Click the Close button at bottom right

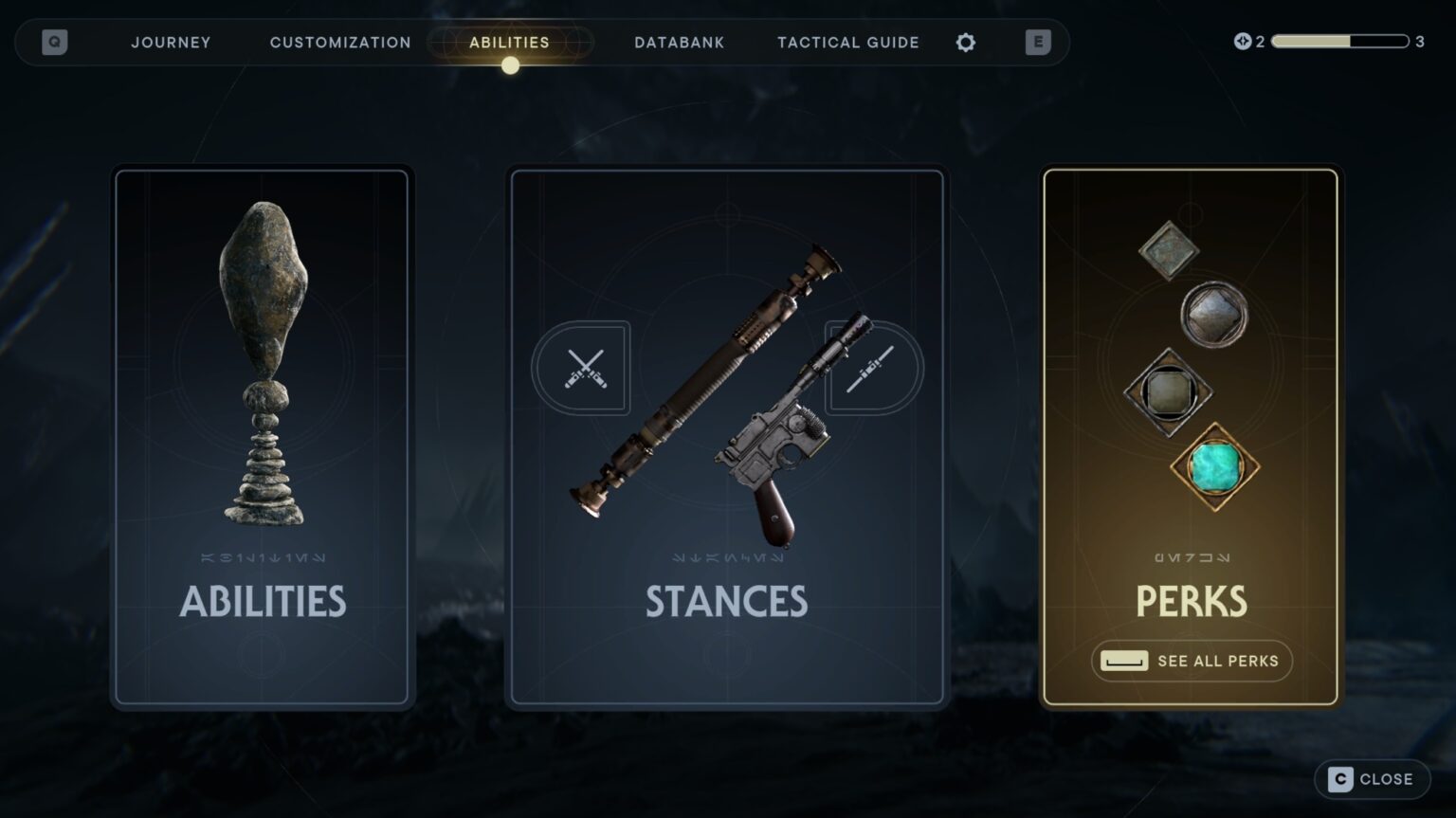coord(1372,778)
